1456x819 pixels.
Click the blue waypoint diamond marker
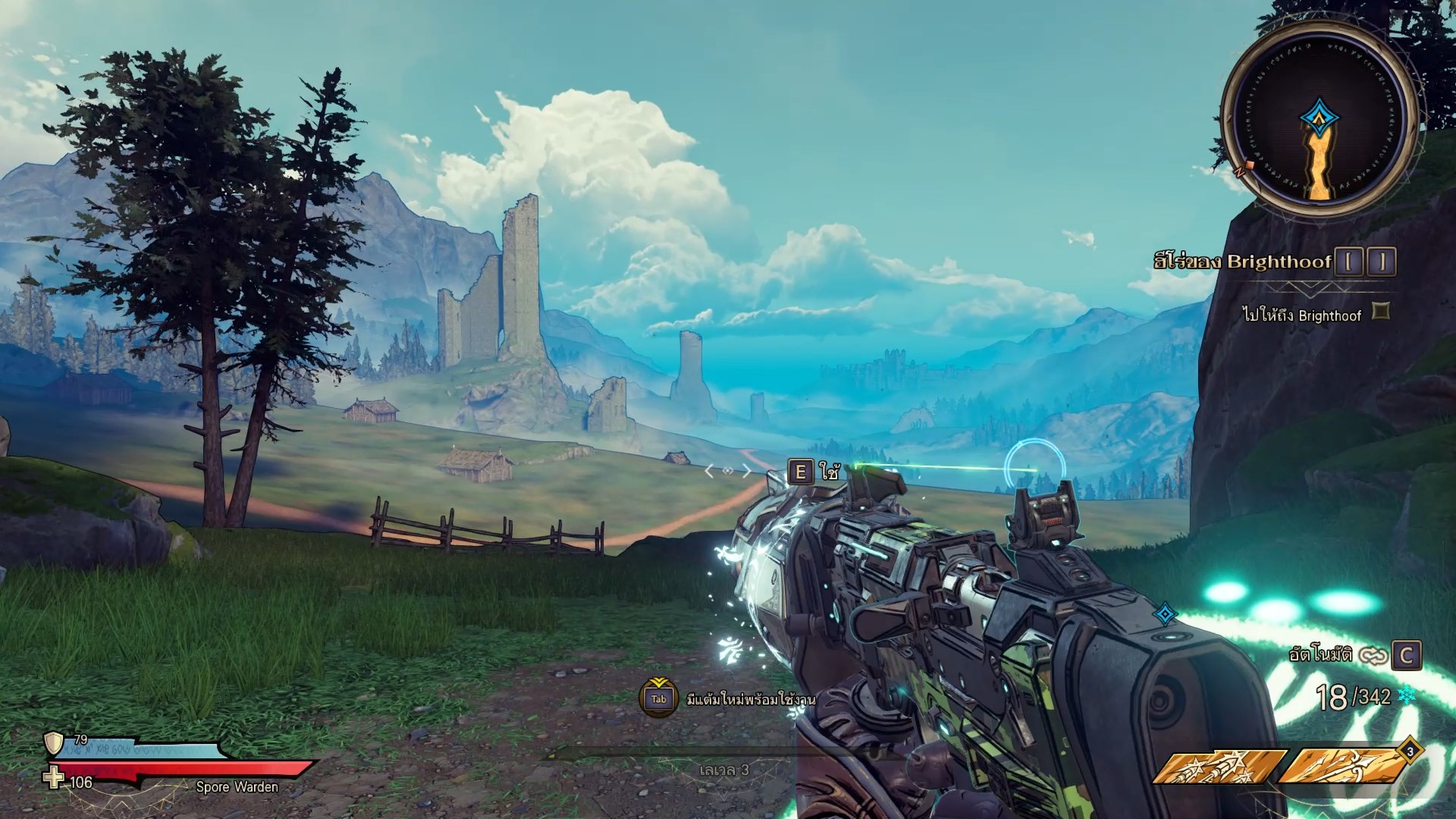[x=1164, y=613]
